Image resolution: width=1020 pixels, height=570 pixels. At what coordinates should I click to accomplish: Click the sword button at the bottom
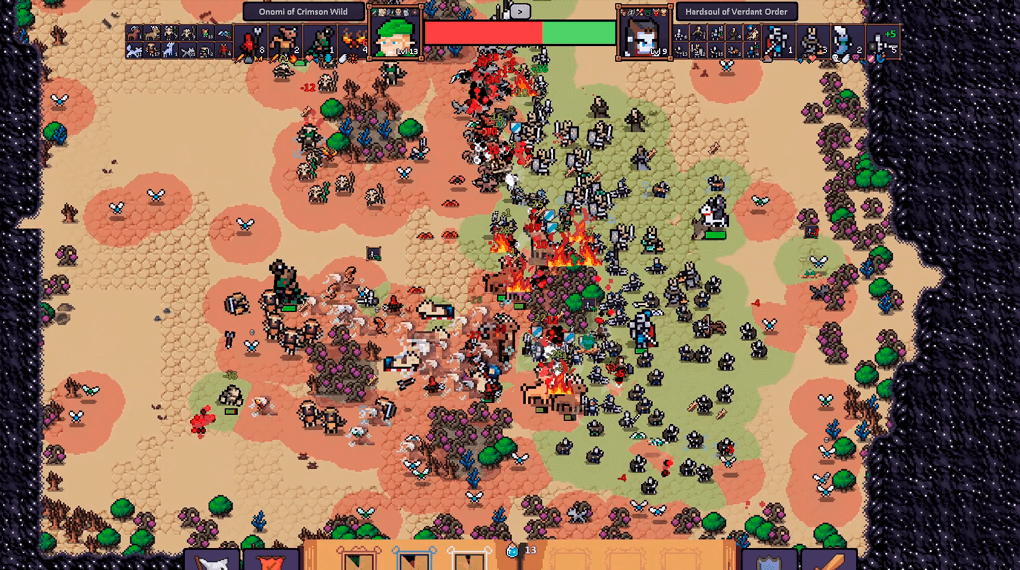point(827,559)
